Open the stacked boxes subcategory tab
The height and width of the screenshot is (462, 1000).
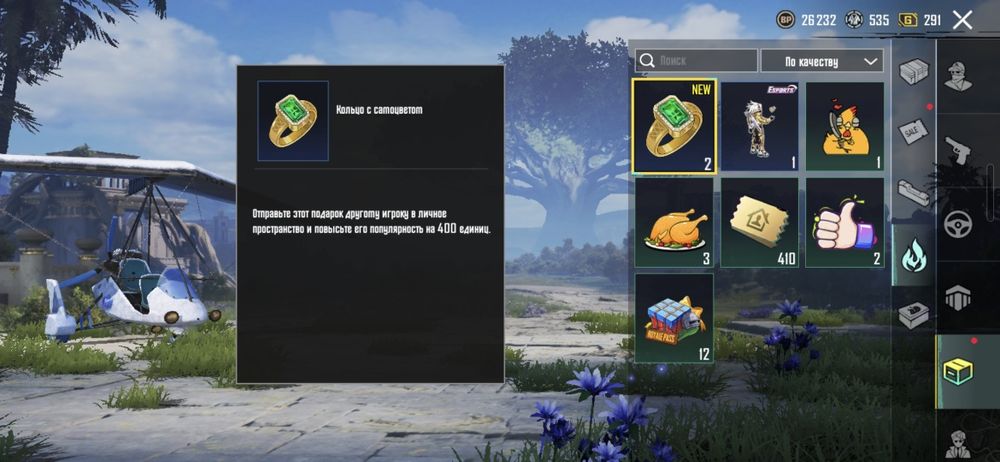[x=913, y=72]
